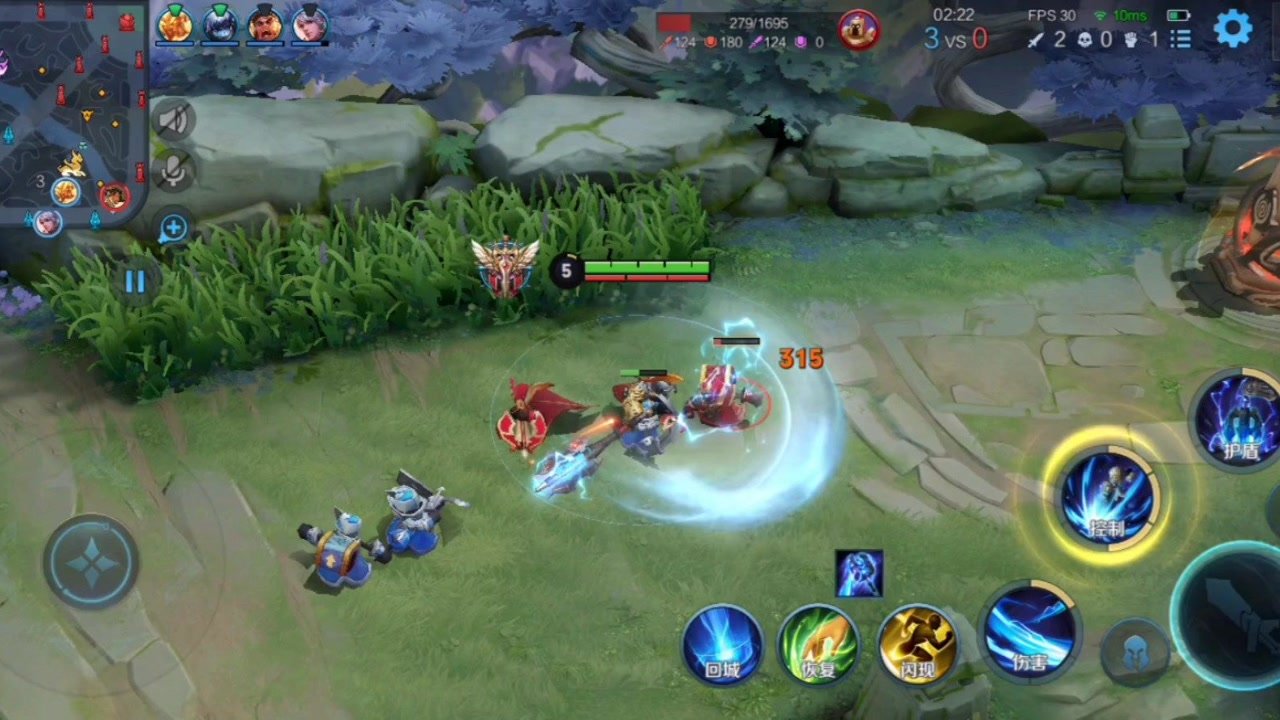Click the battlefield minimap

click(x=72, y=110)
